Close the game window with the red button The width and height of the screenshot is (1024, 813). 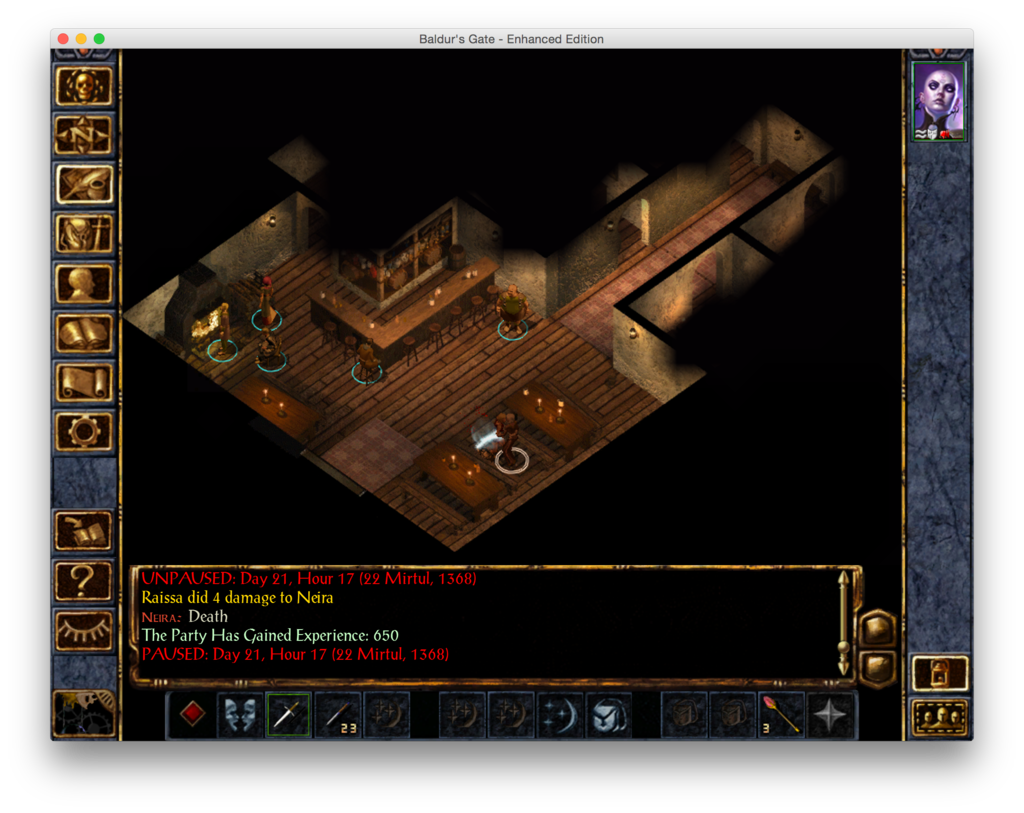tap(63, 39)
